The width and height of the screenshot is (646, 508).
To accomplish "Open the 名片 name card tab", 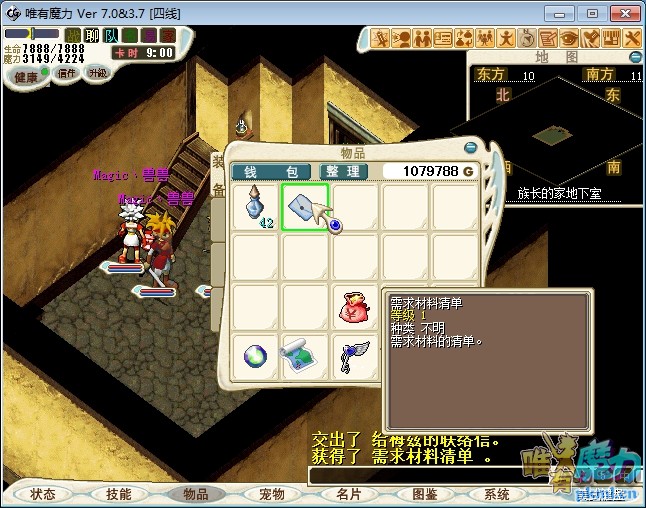I will pyautogui.click(x=348, y=494).
